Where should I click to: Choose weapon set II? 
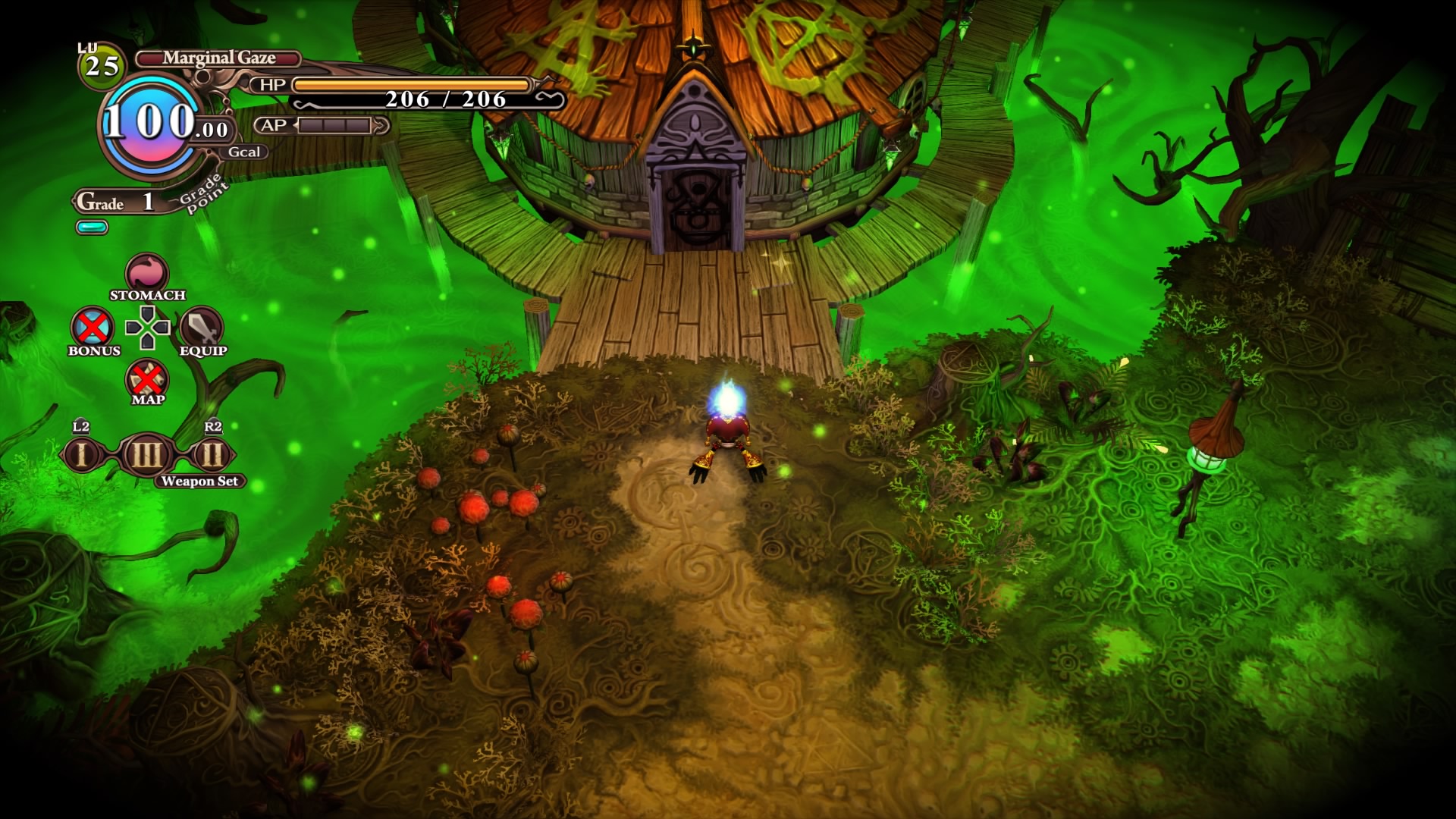pyautogui.click(x=212, y=455)
